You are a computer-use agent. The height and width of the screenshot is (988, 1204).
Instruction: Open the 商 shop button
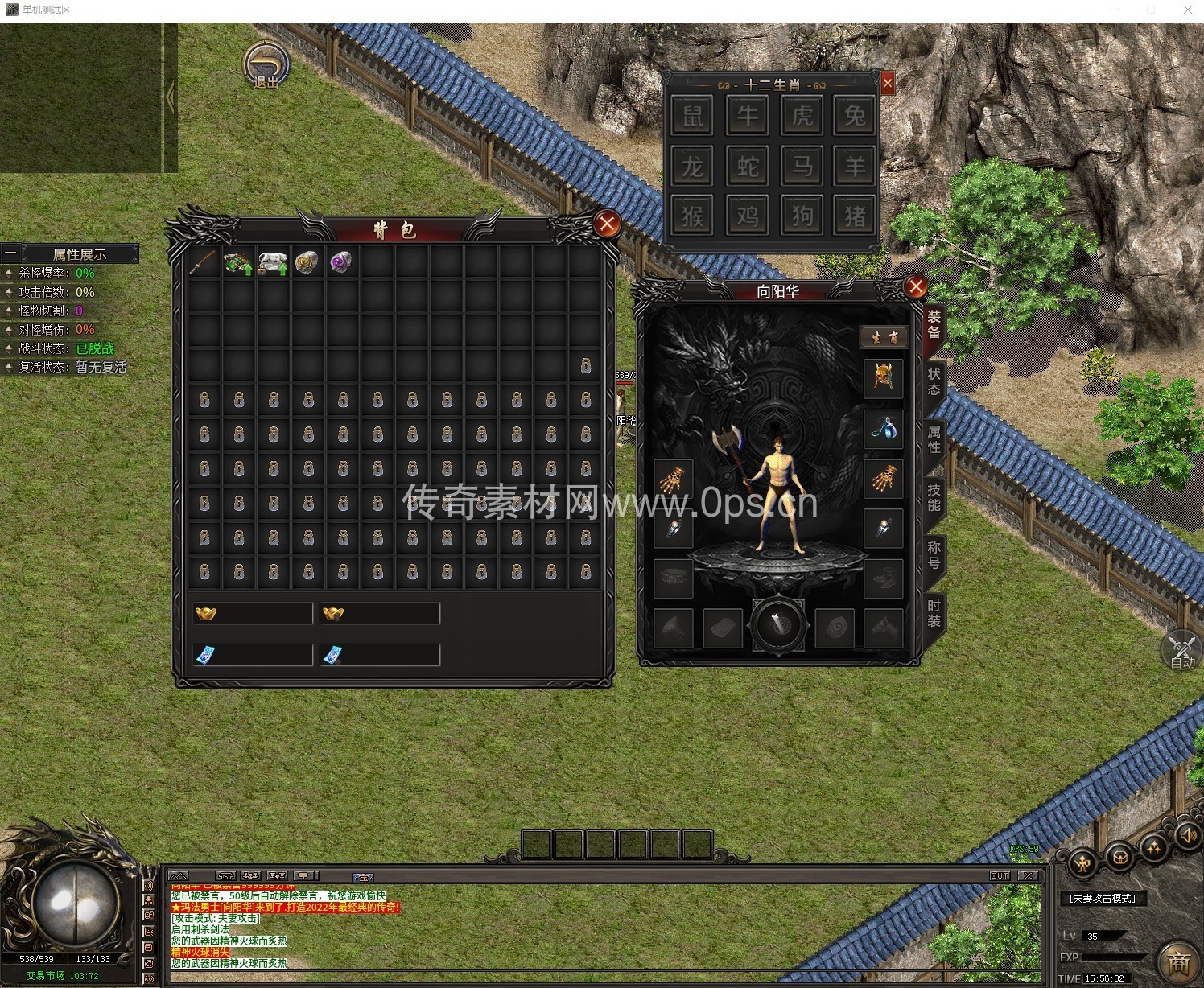1179,961
